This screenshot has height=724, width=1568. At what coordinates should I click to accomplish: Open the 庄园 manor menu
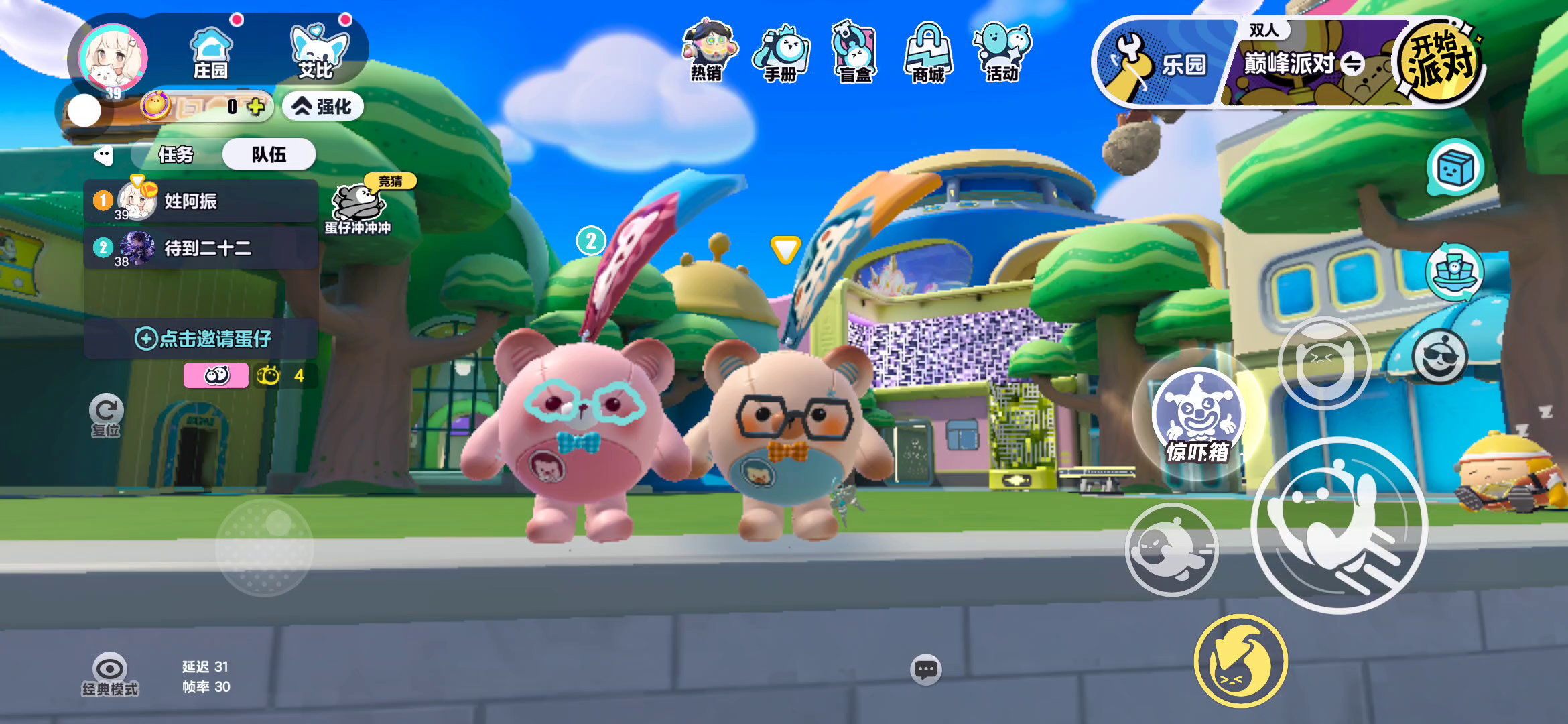click(211, 54)
